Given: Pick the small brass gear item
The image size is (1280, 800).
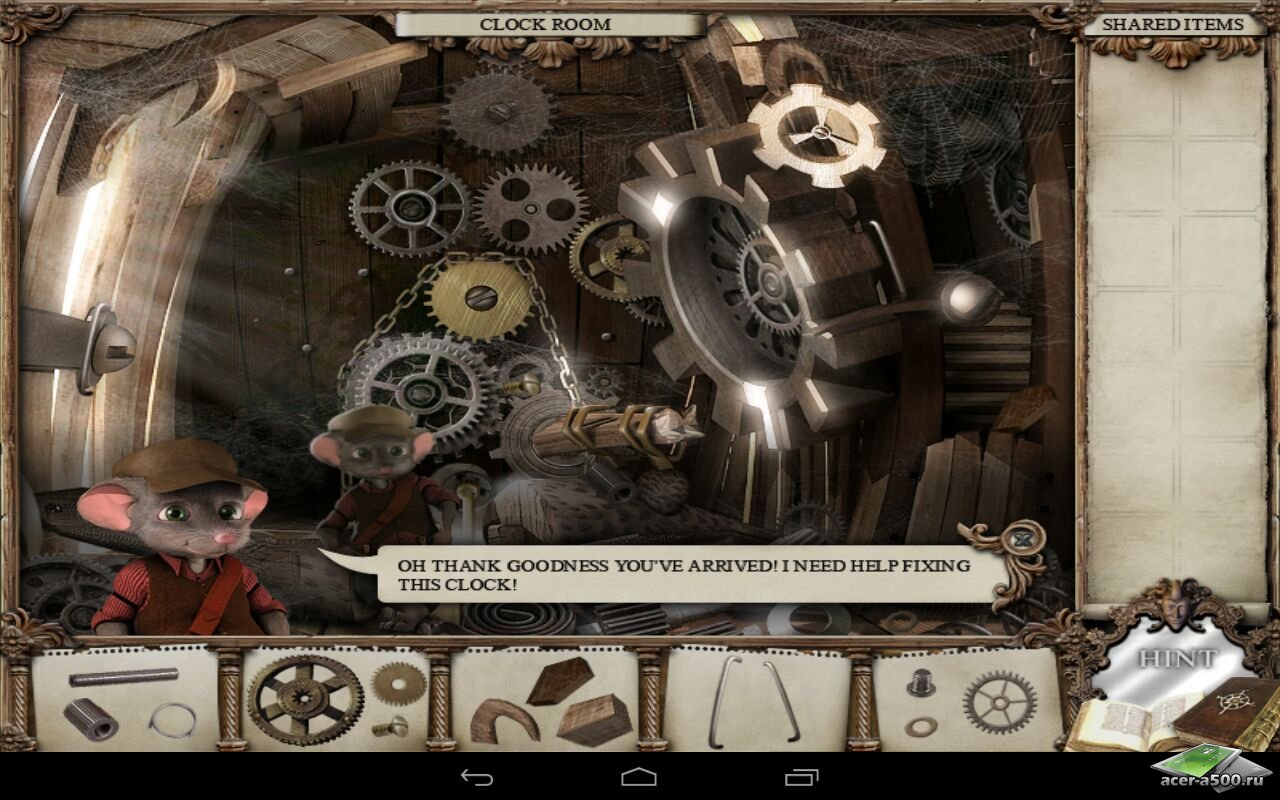Looking at the screenshot, I should click(x=399, y=683).
